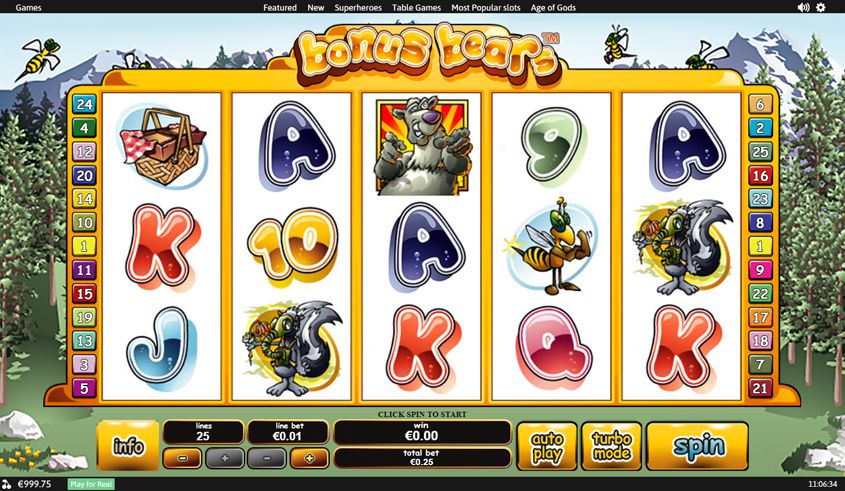845x491 pixels.
Task: Decrease the number of lines
Action: (x=182, y=459)
